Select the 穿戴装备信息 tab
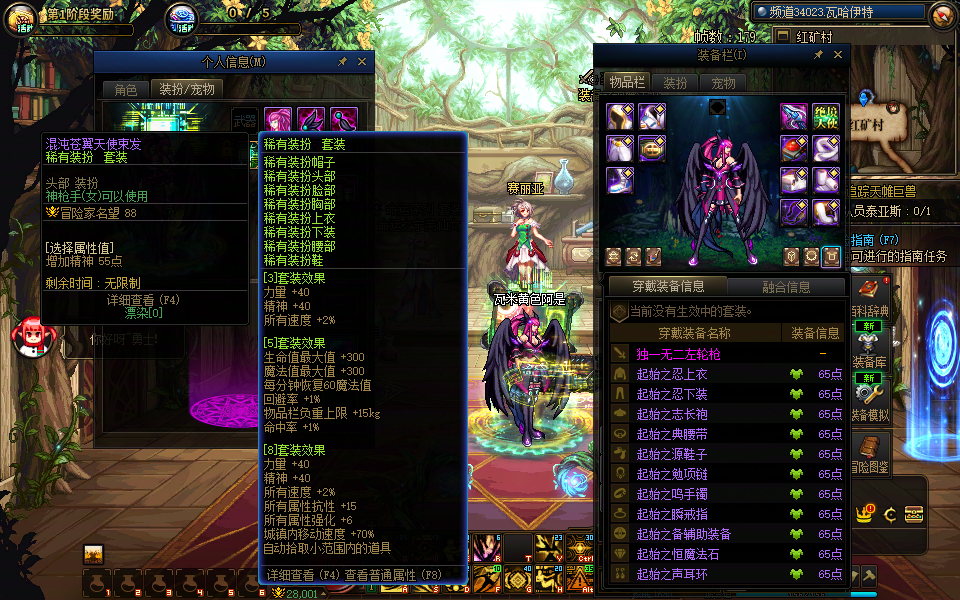 pyautogui.click(x=668, y=287)
